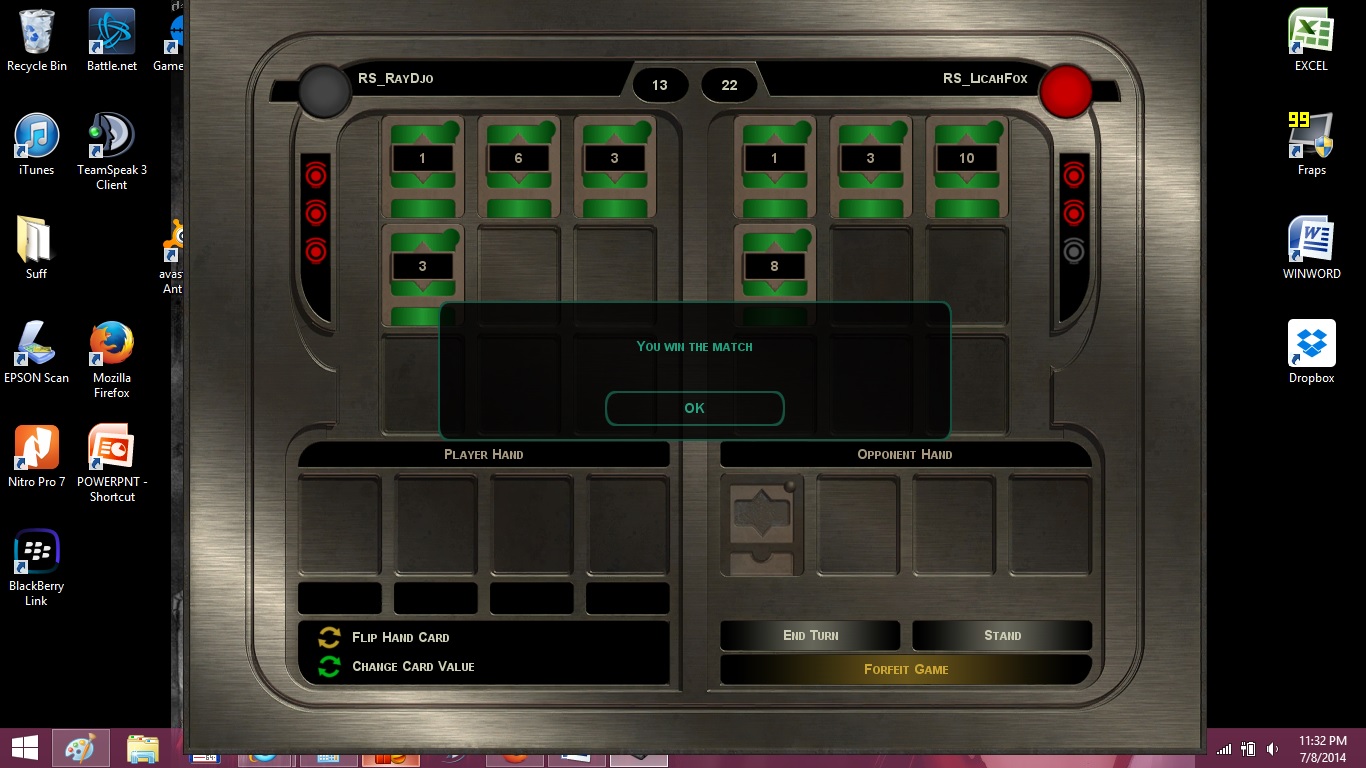The height and width of the screenshot is (768, 1366).
Task: Forfeit the game
Action: (906, 669)
